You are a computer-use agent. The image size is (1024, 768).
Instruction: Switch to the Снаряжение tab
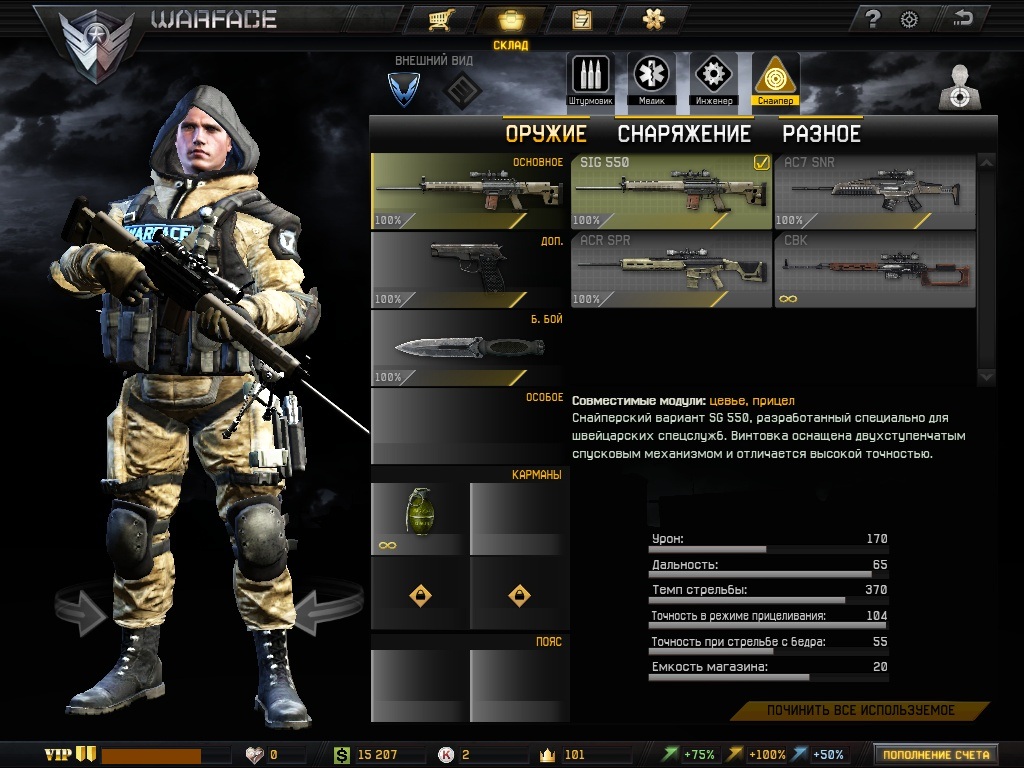click(684, 134)
